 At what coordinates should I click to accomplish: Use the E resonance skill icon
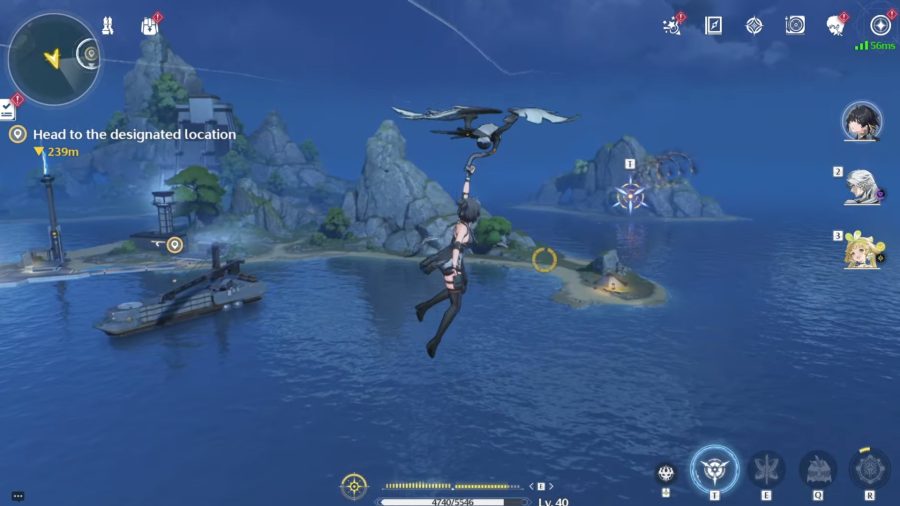point(766,469)
